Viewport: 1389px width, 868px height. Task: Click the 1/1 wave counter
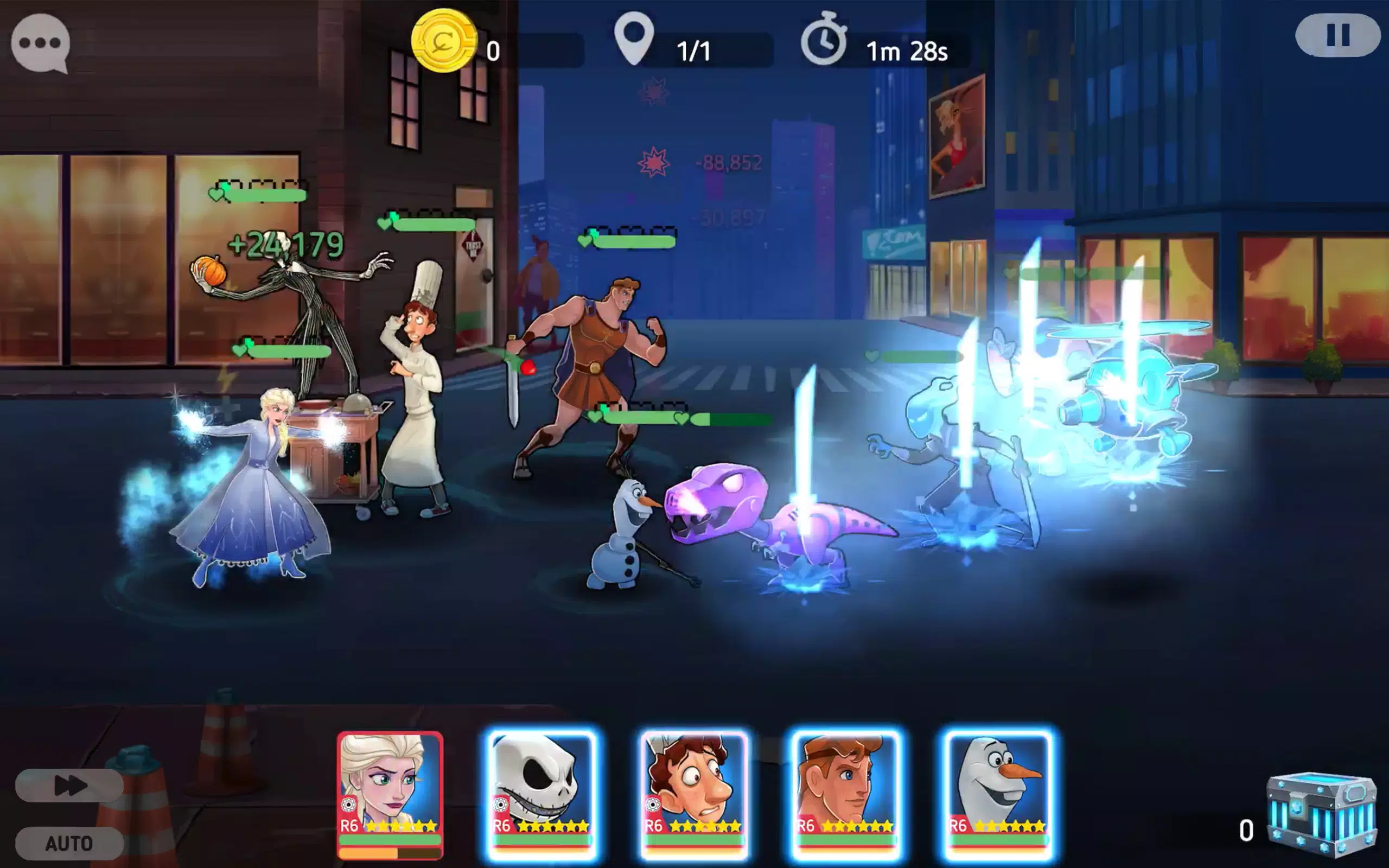693,50
